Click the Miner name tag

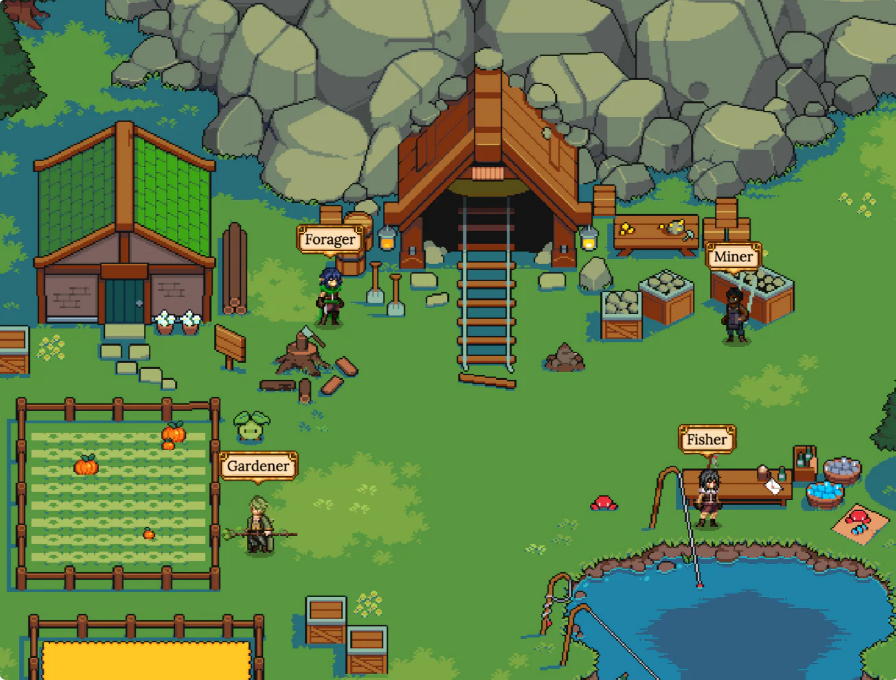(733, 257)
